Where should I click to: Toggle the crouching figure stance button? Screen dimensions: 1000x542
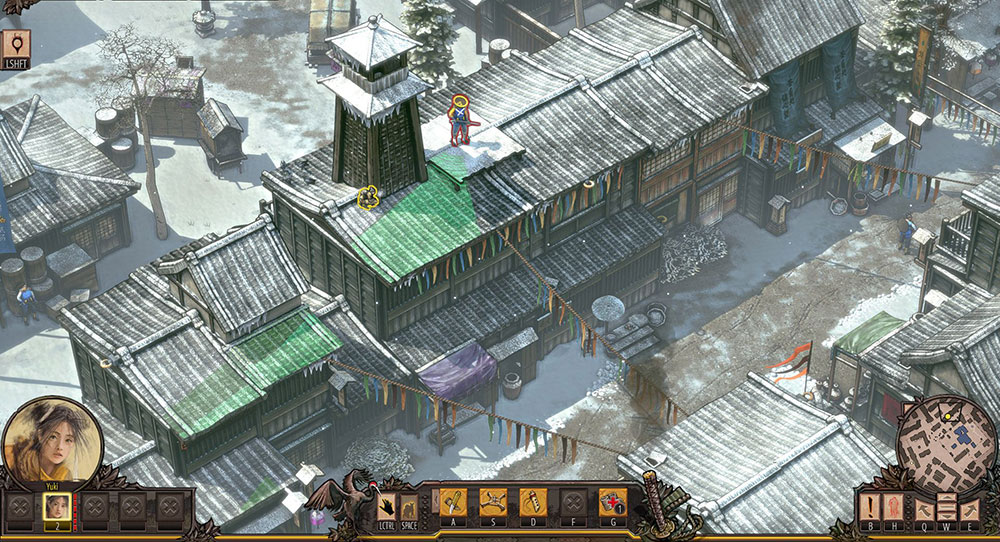[x=409, y=506]
